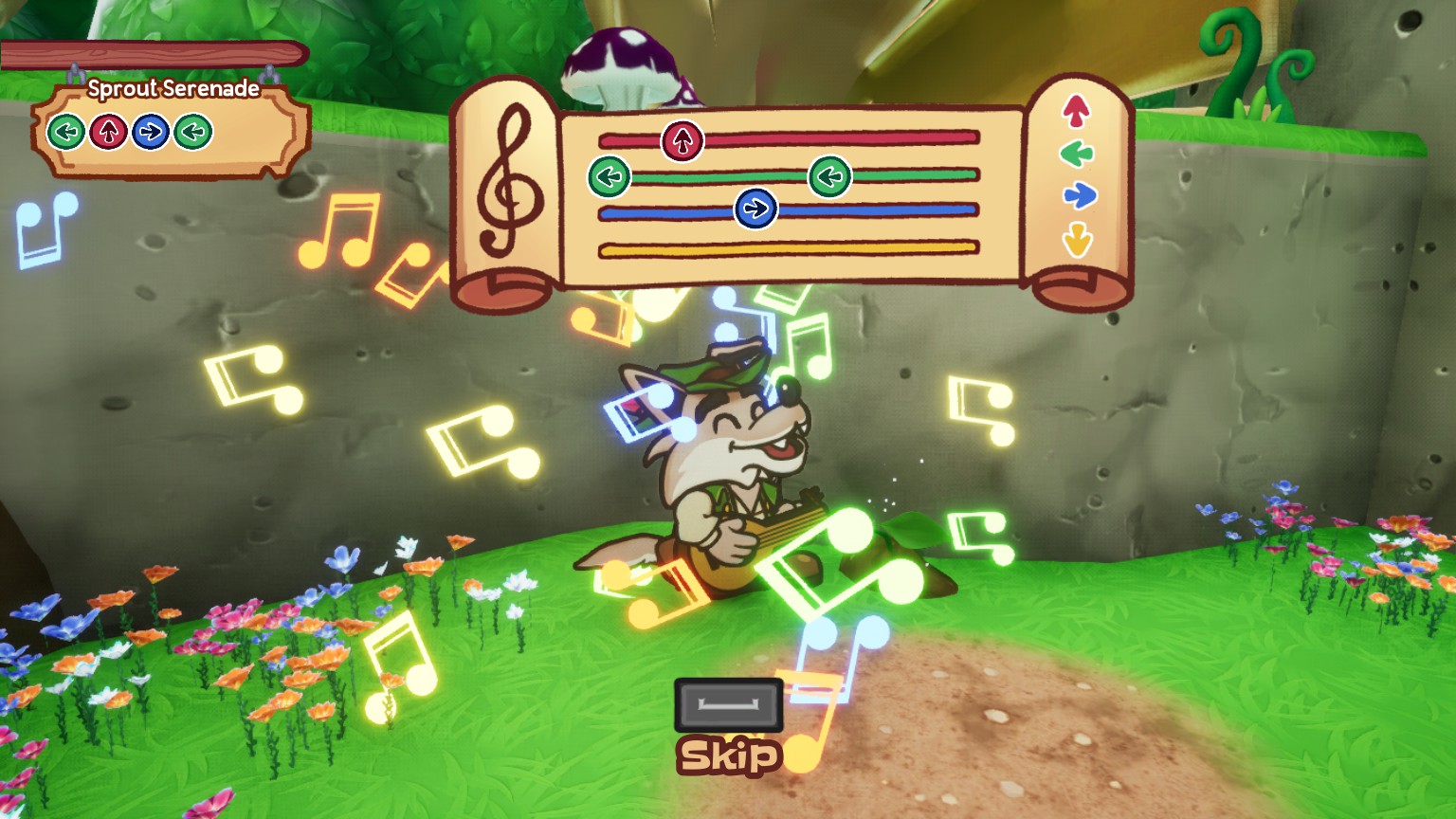1456x819 pixels.
Task: Pick the blue right note in Sprout Serenade sequence
Action: [x=151, y=132]
